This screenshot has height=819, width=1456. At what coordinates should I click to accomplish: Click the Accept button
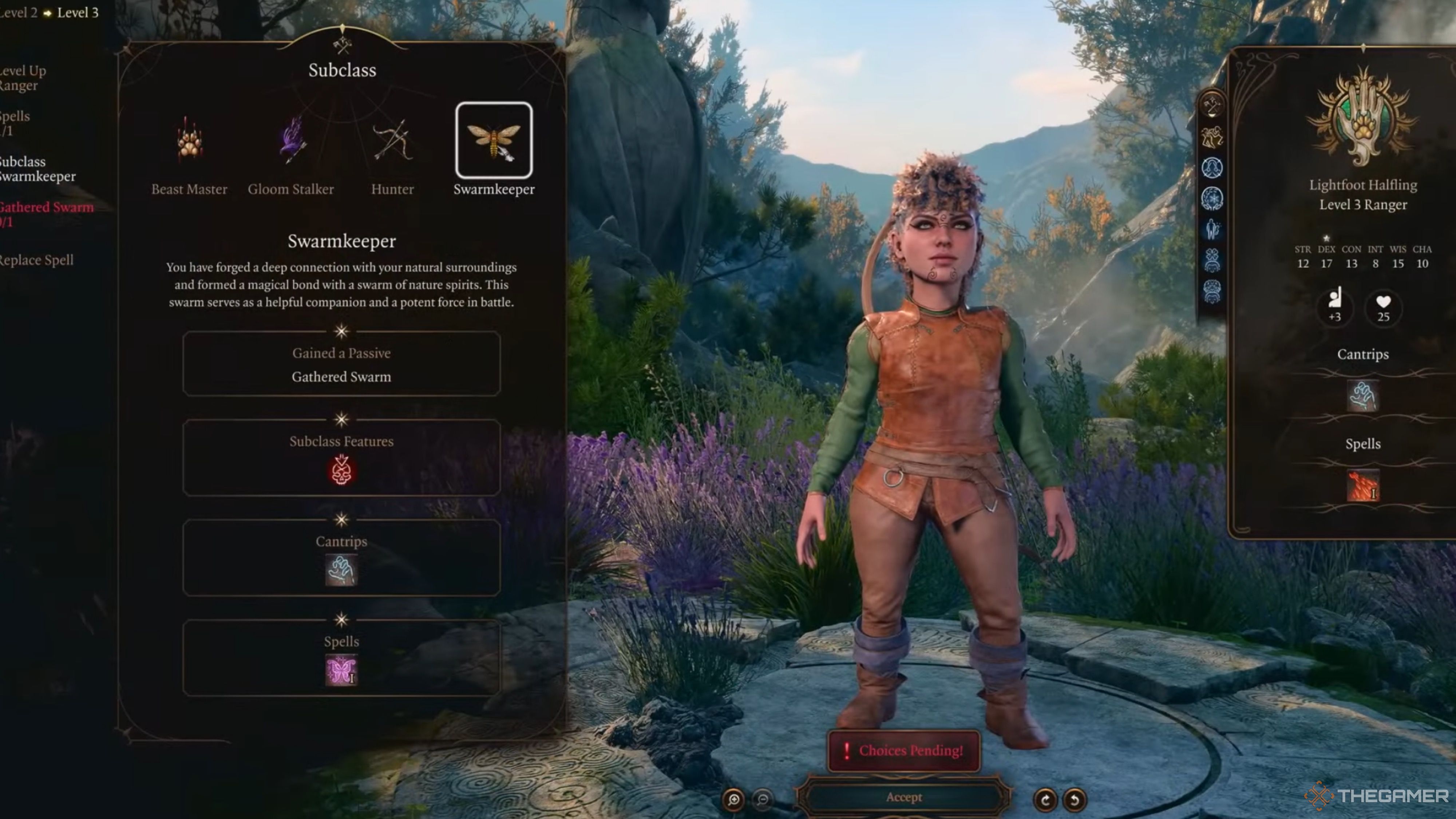(904, 797)
